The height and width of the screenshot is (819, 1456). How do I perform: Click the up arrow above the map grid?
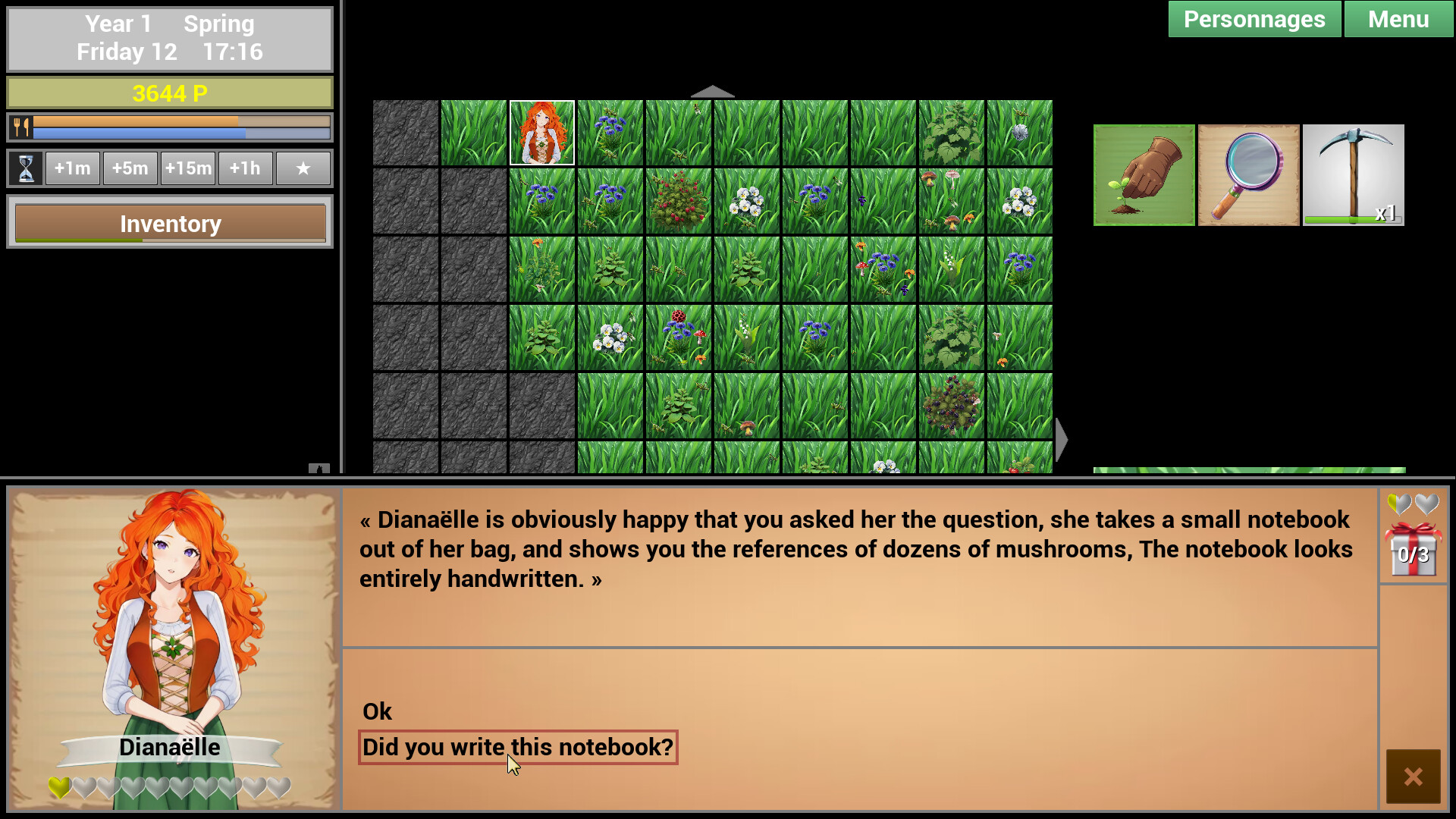point(712,91)
